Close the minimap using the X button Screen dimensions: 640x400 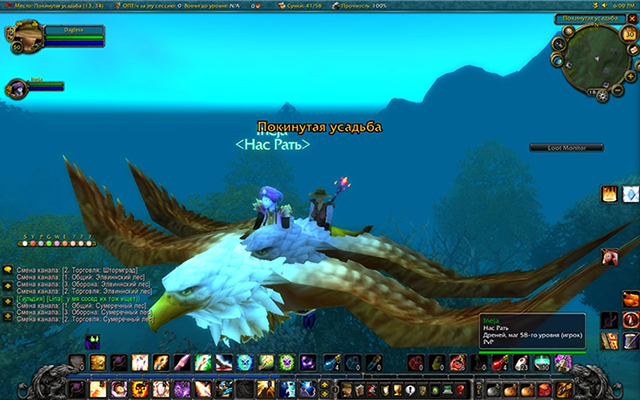(x=632, y=18)
